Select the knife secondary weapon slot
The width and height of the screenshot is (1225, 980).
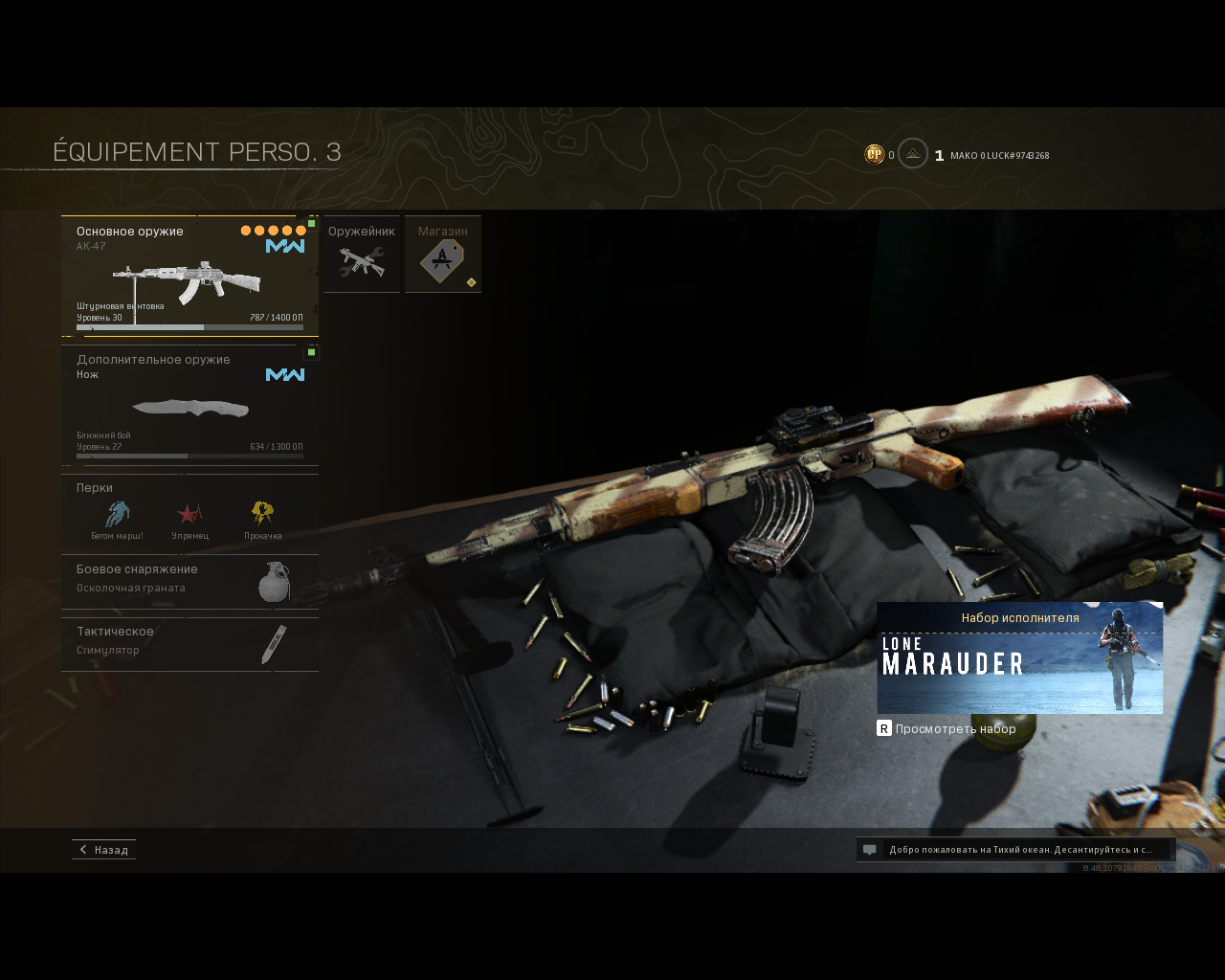click(x=189, y=406)
